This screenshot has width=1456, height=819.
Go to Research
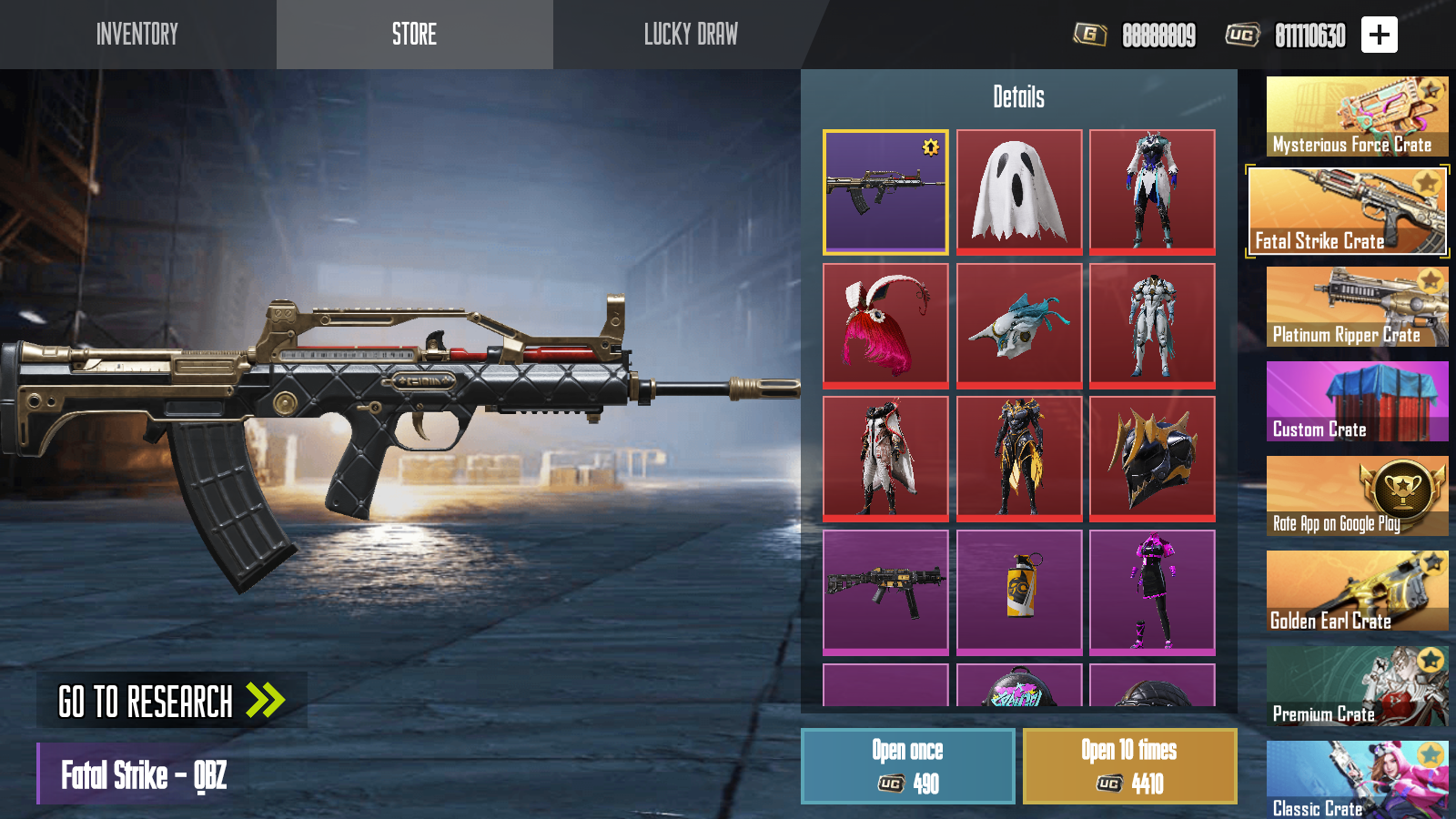tap(172, 701)
